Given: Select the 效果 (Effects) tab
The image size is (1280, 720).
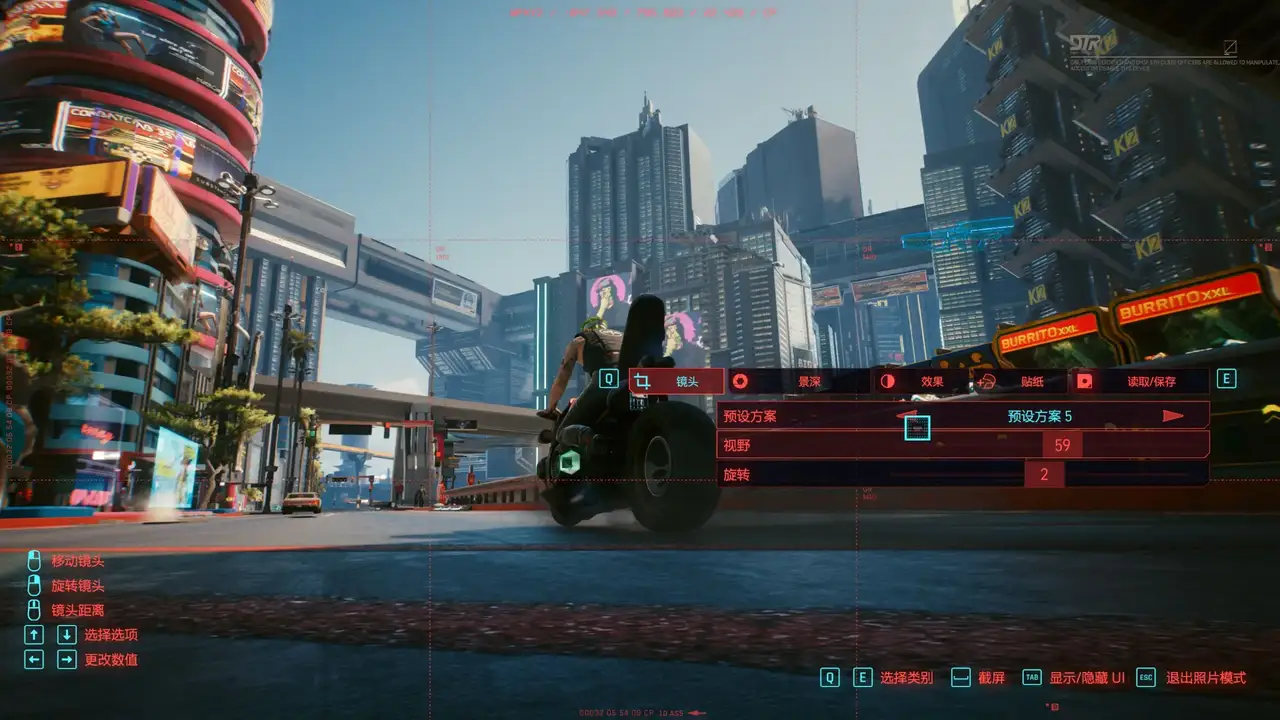Looking at the screenshot, I should coord(922,381).
